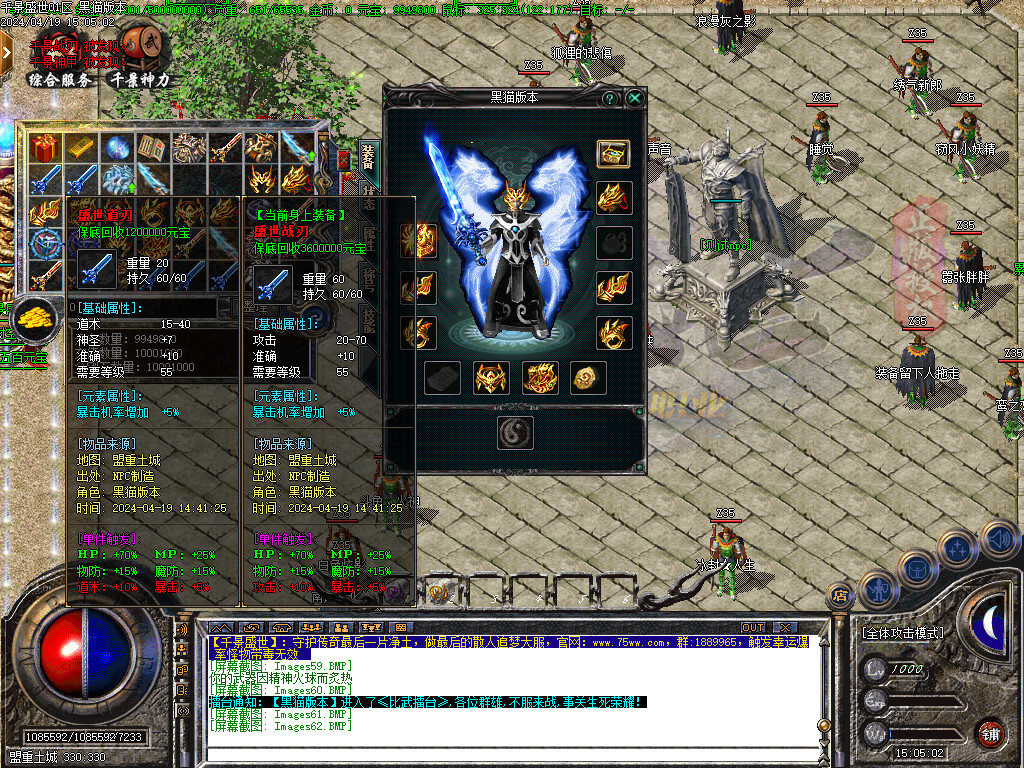Select the gold medal equipment slot
This screenshot has height=768, width=1024.
[x=587, y=377]
